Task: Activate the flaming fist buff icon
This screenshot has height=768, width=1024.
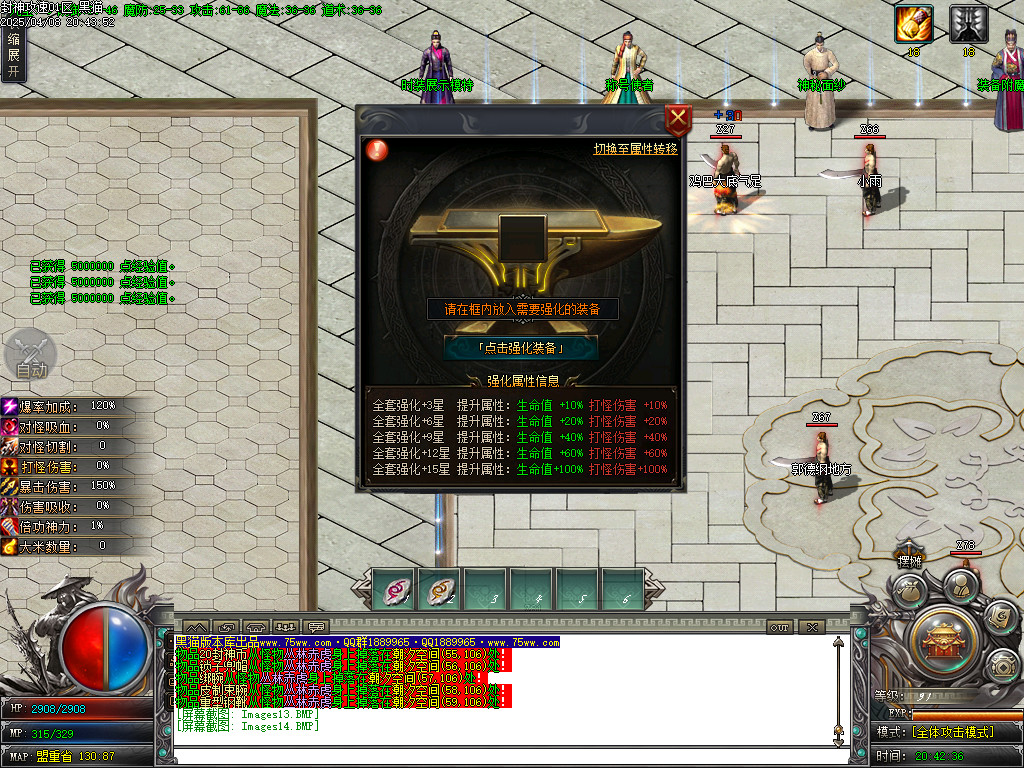Action: coord(913,24)
